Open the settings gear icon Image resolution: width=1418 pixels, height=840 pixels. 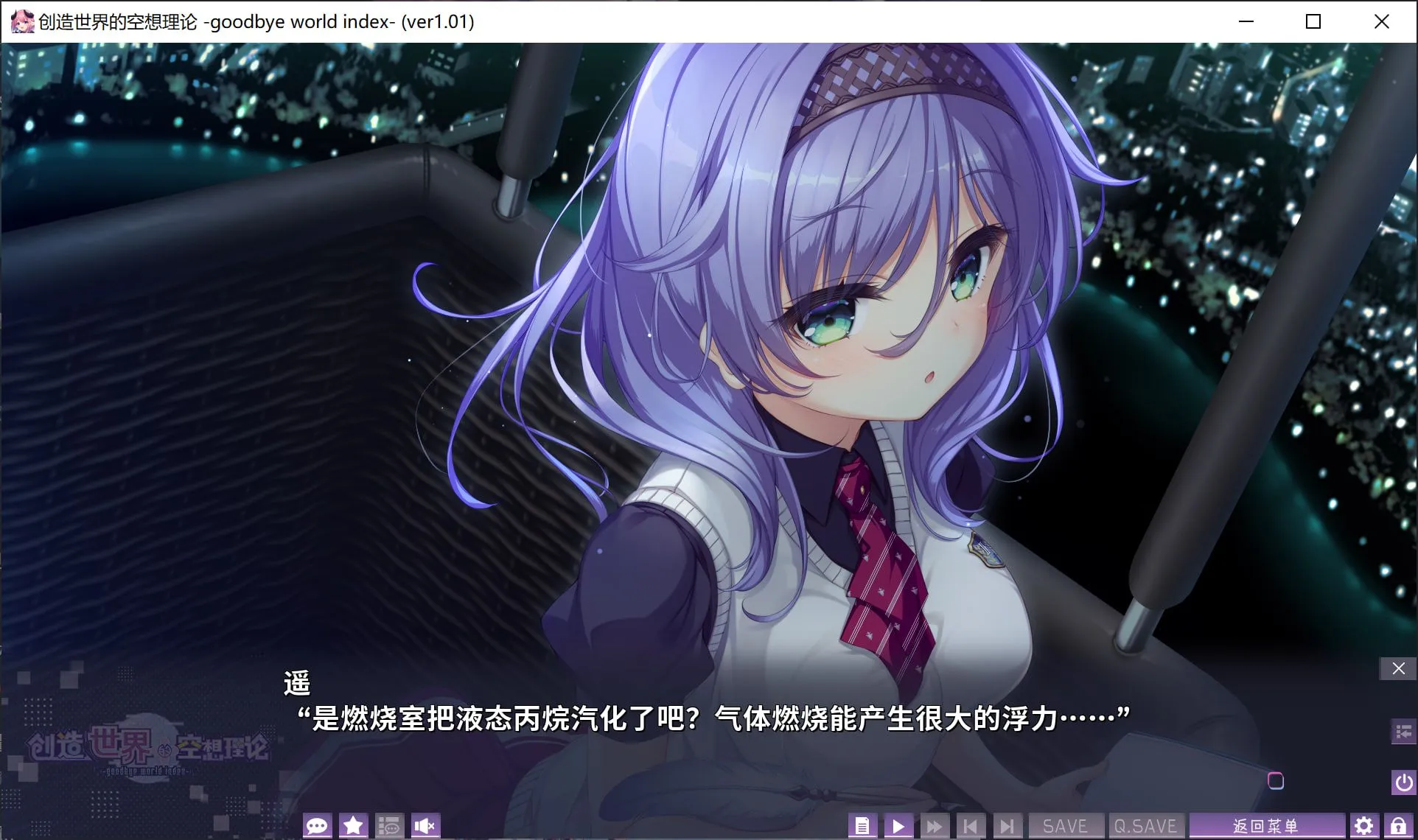tap(1363, 825)
